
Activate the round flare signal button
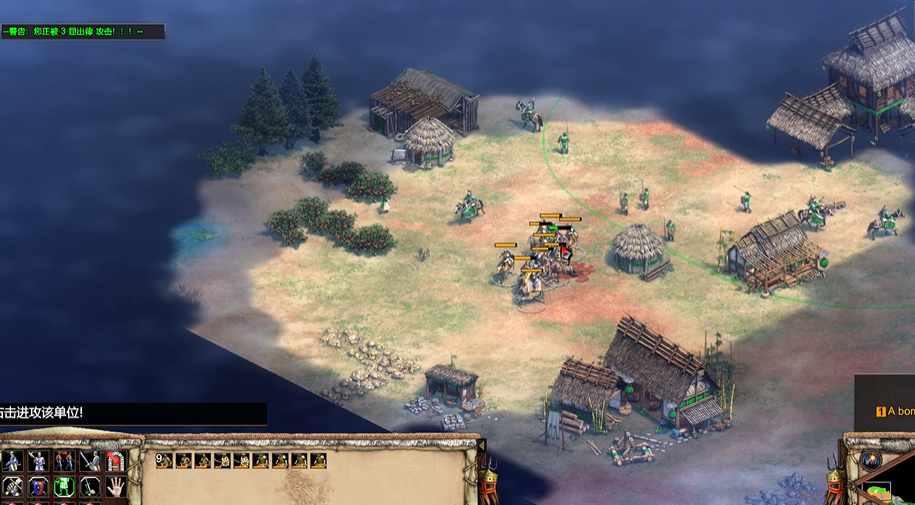point(871,461)
